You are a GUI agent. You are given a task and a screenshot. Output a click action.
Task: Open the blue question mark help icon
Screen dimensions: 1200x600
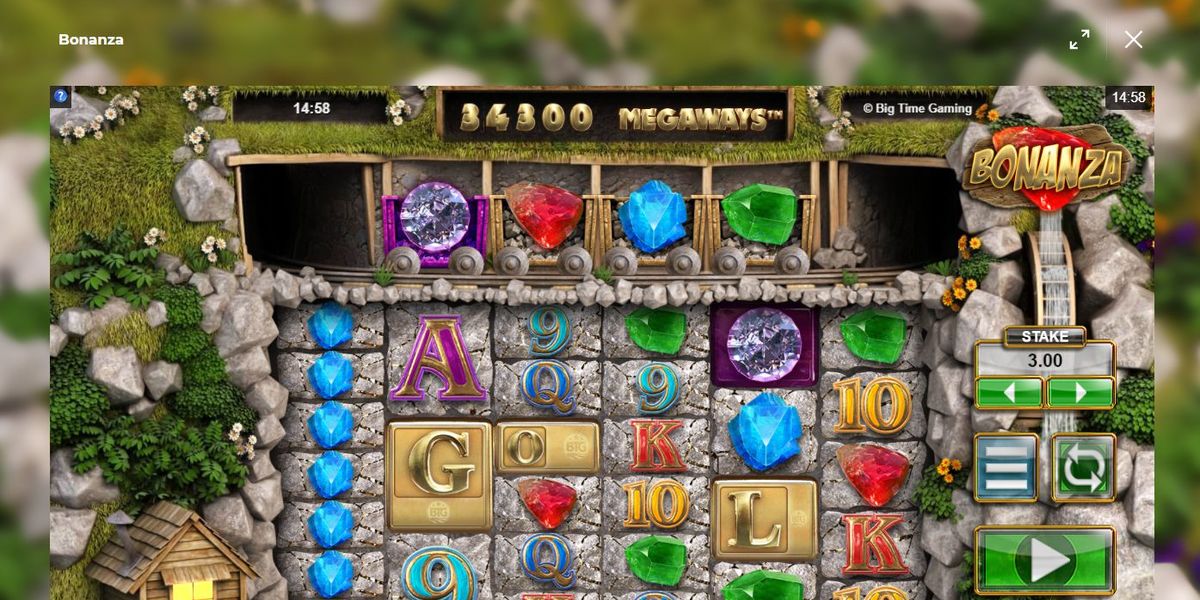pyautogui.click(x=61, y=97)
